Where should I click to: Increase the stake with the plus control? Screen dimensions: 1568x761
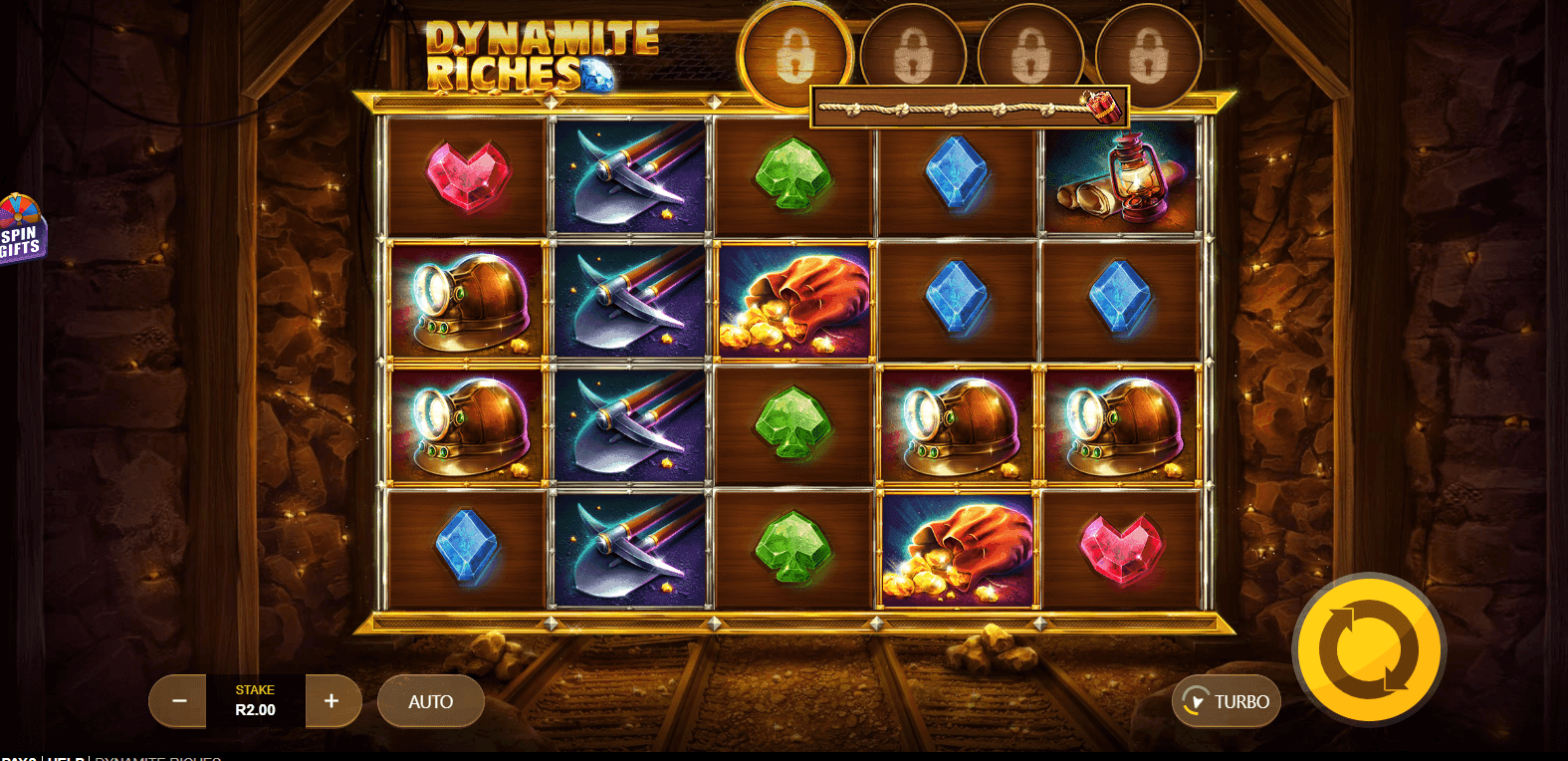(333, 701)
